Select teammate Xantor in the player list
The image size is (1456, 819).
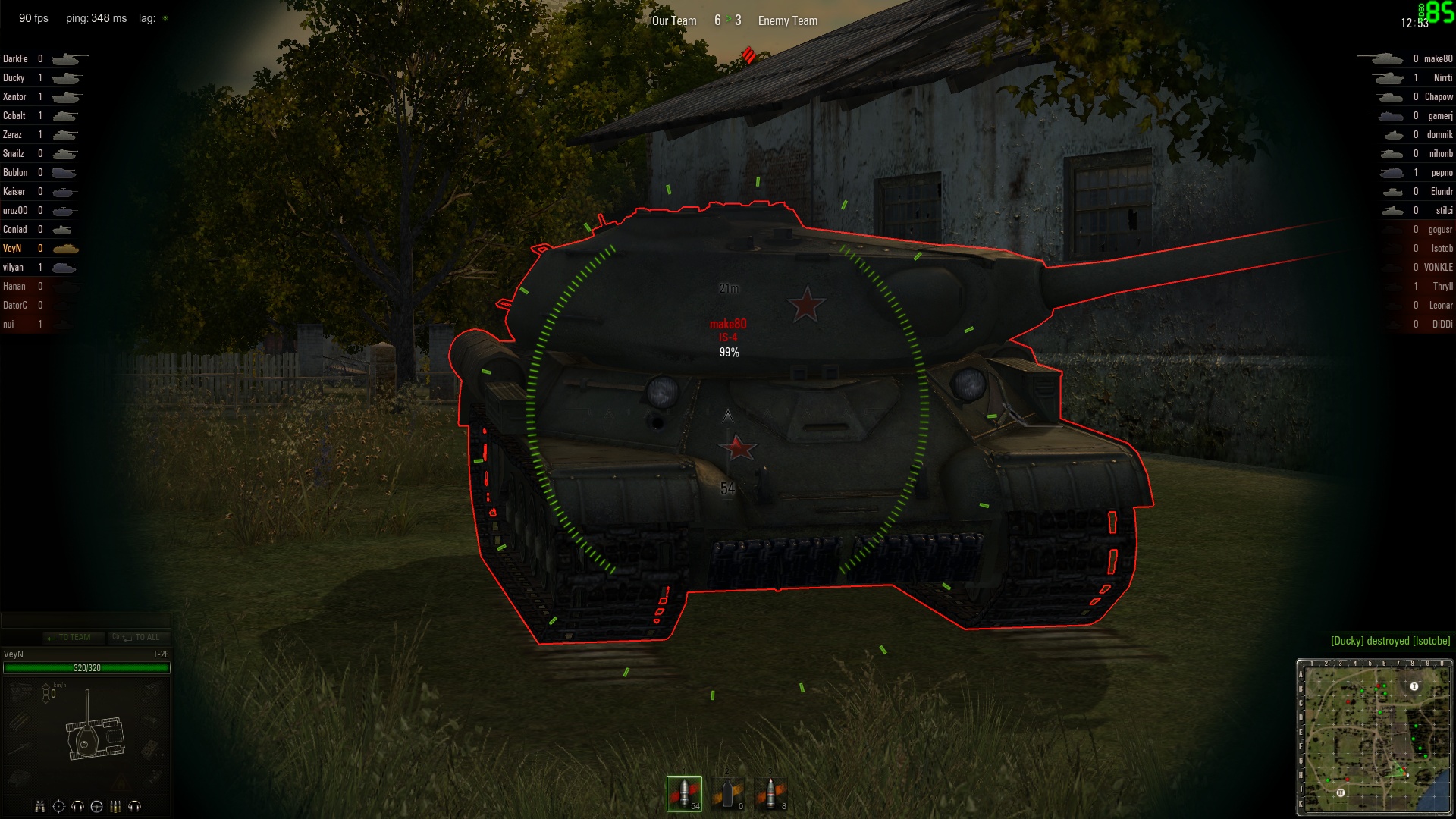[x=14, y=96]
